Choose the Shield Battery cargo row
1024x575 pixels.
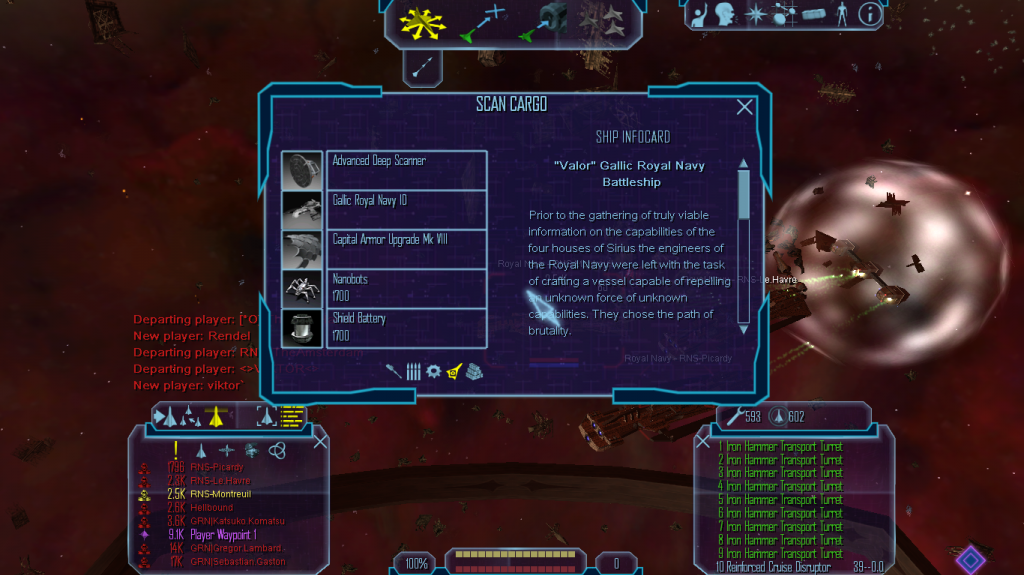(x=406, y=327)
